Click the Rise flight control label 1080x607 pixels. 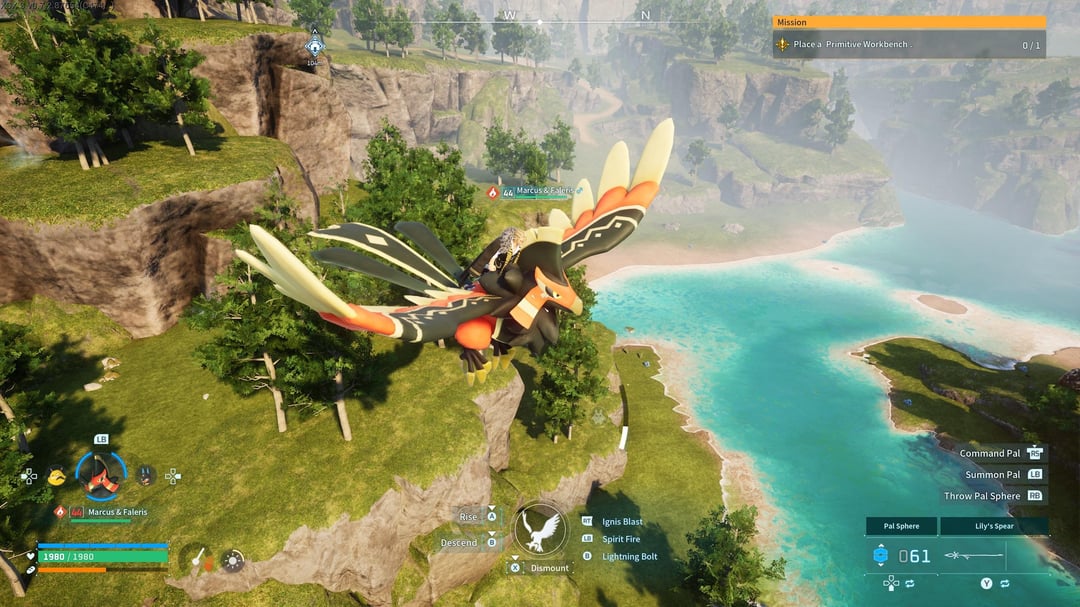468,517
